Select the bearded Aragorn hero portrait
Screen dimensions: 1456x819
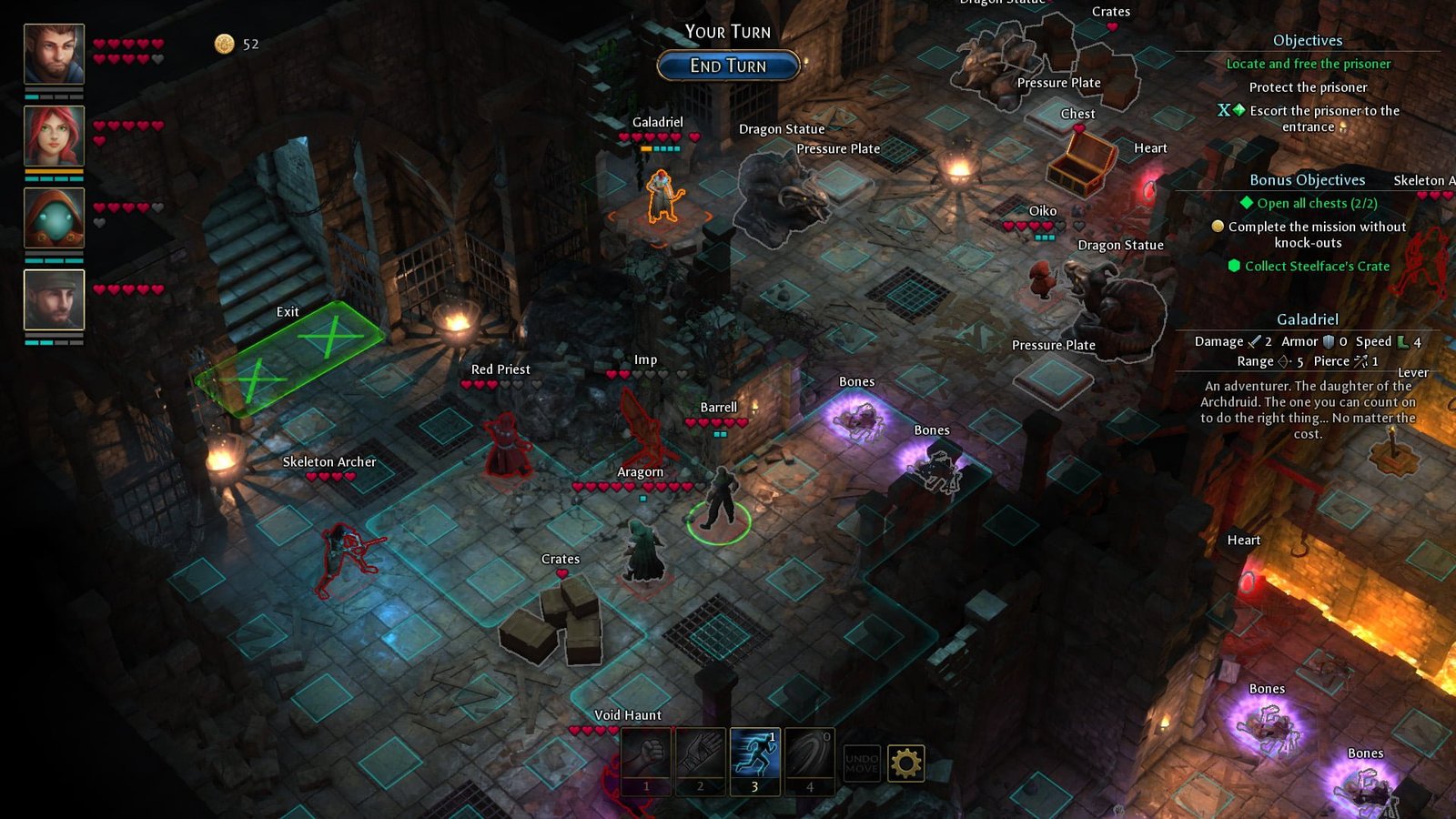54,54
